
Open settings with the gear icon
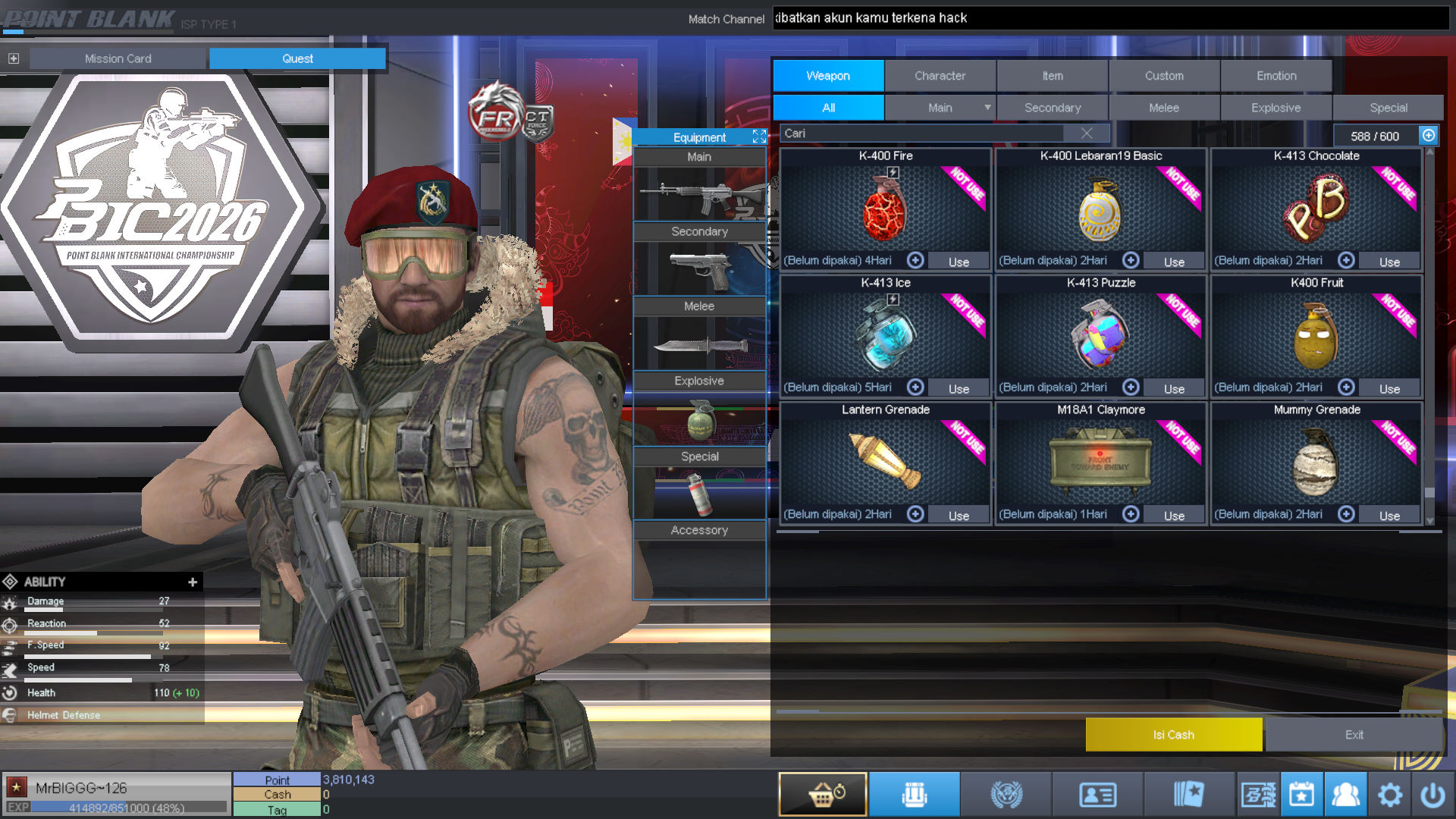[1390, 795]
